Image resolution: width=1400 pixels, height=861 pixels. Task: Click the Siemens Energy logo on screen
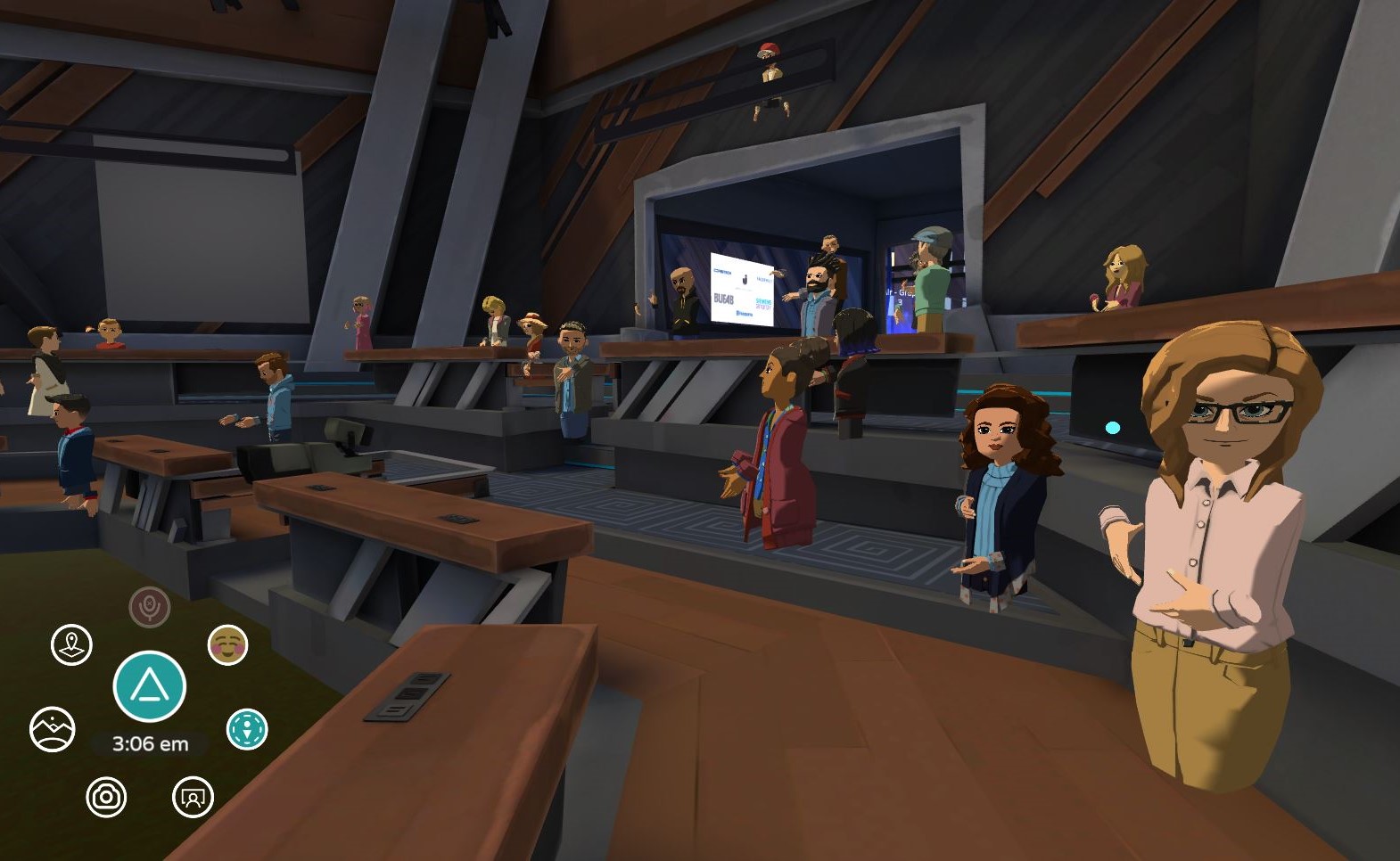[762, 304]
